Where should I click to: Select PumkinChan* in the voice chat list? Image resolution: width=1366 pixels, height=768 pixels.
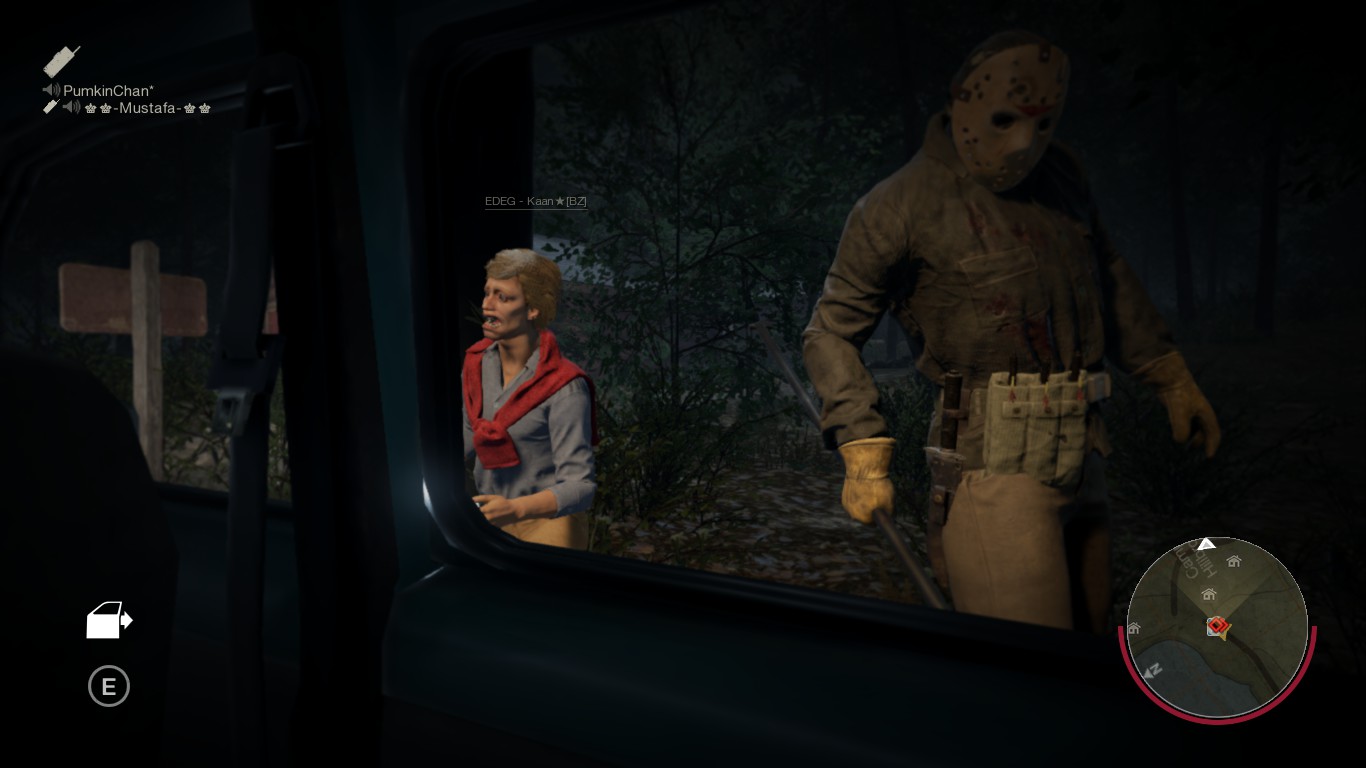(x=108, y=91)
